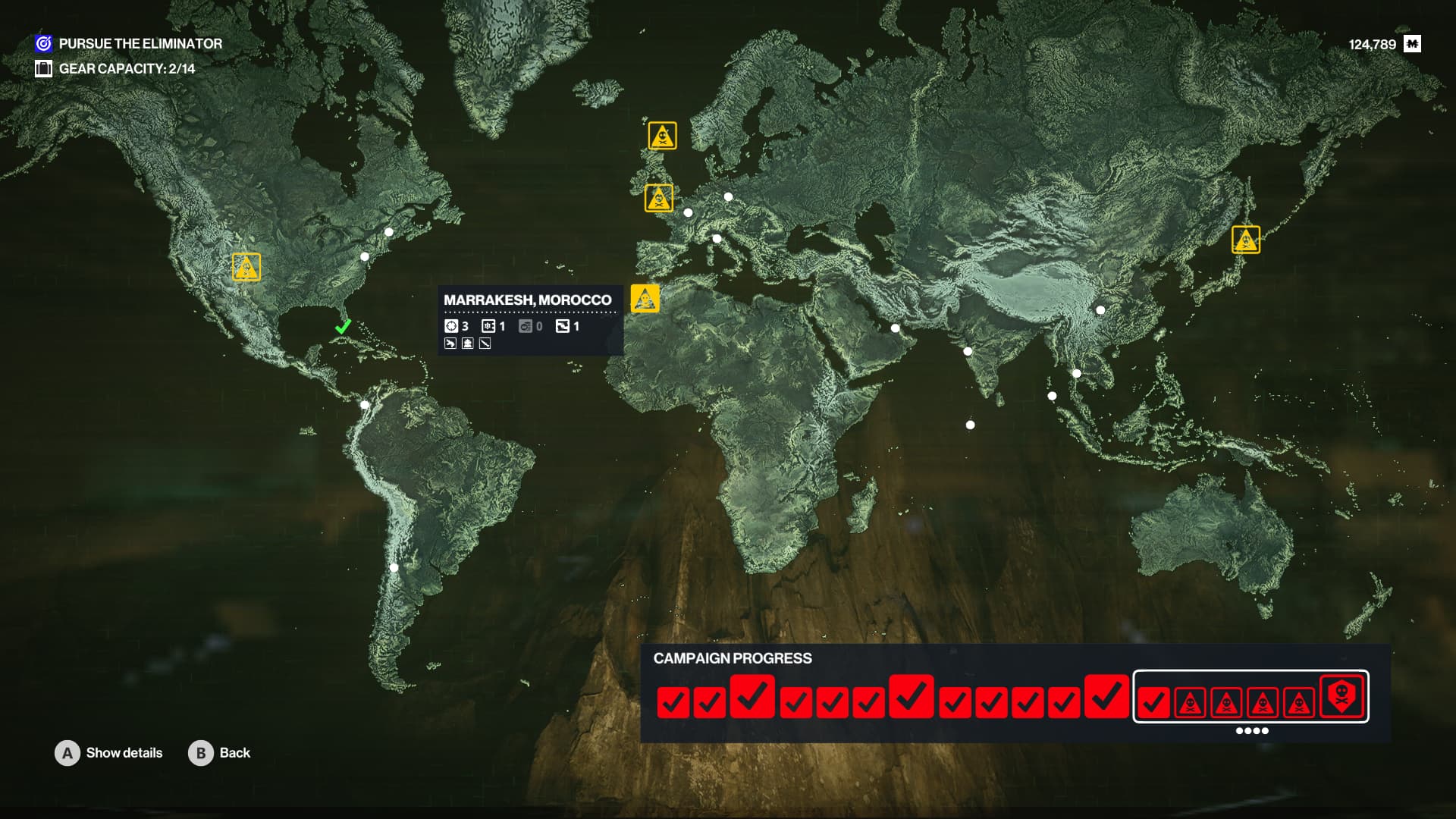Click the skull showdown icon in Campaign Progress

tap(1341, 695)
